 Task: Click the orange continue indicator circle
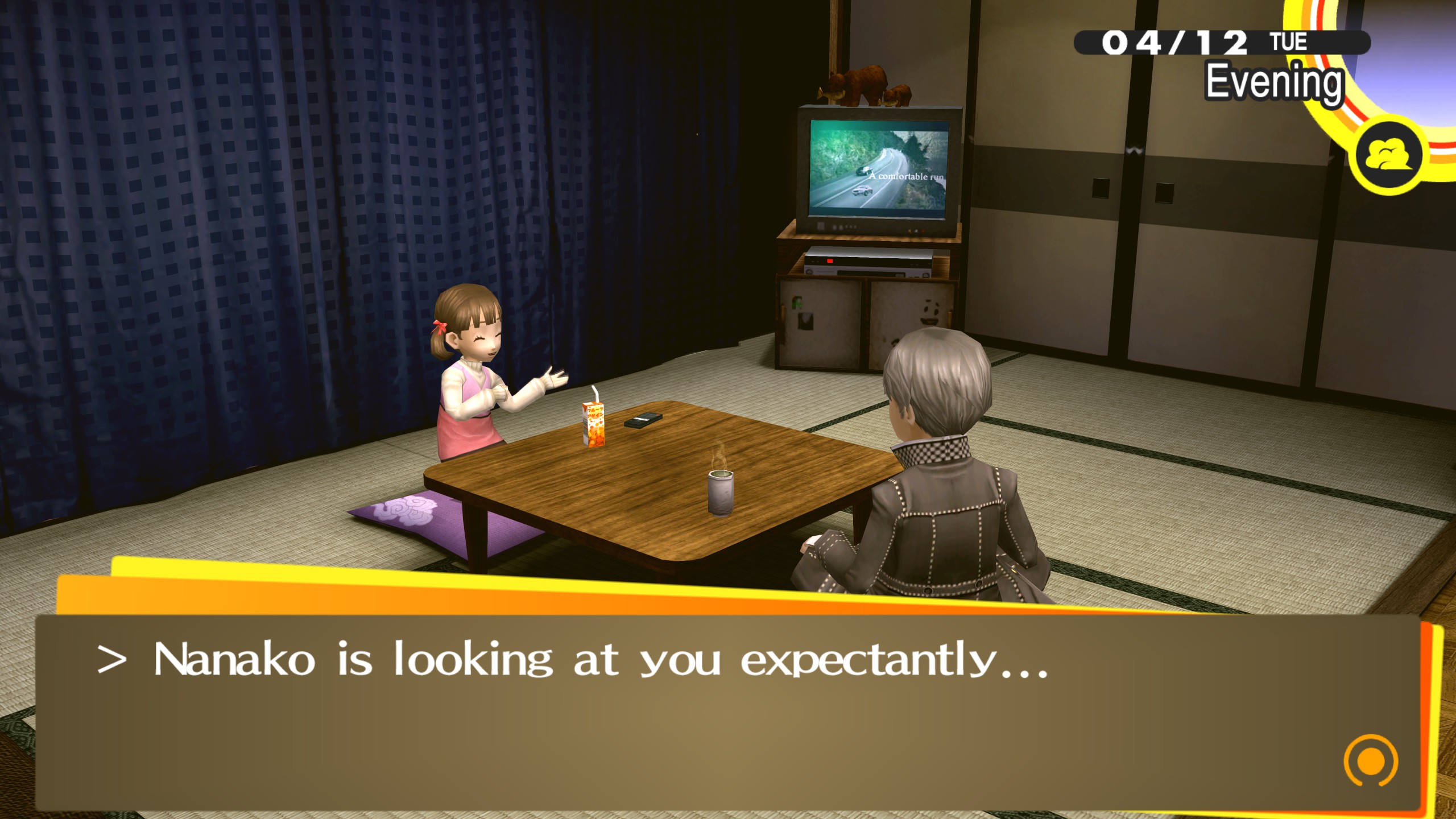pyautogui.click(x=1371, y=761)
